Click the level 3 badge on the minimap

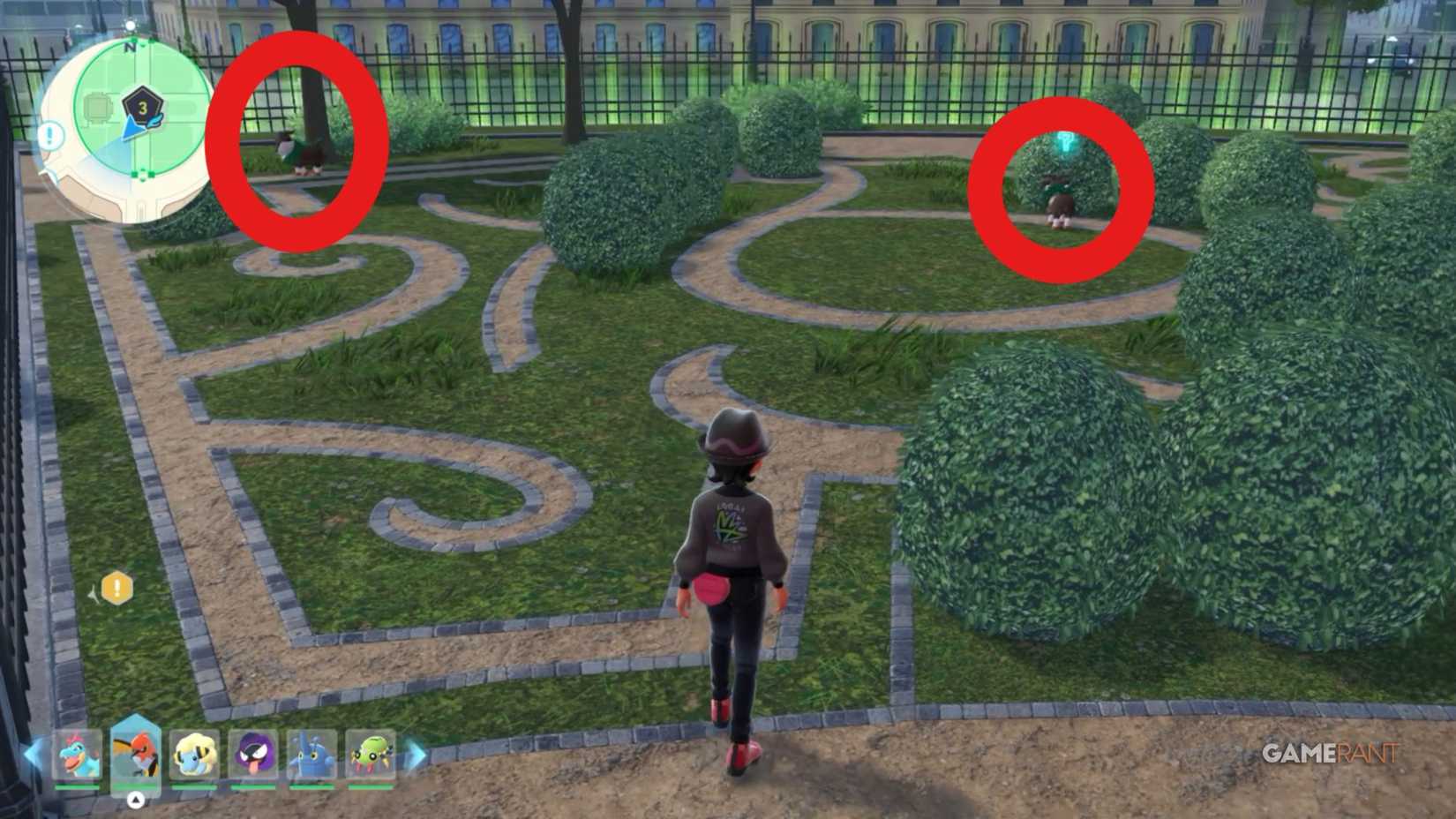(141, 108)
